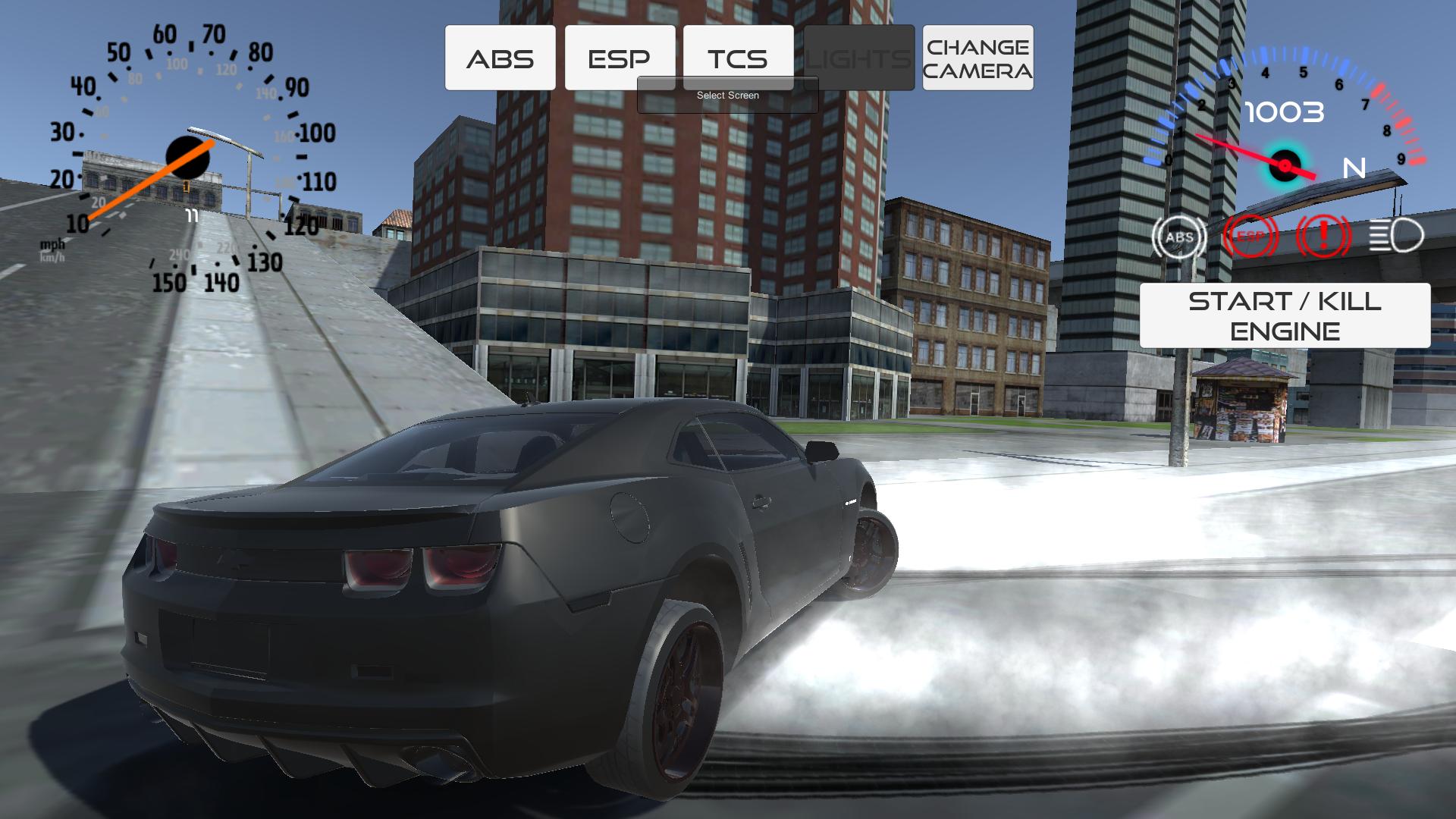Open screen selection below TCS button
Viewport: 1456px width, 819px height.
727,95
